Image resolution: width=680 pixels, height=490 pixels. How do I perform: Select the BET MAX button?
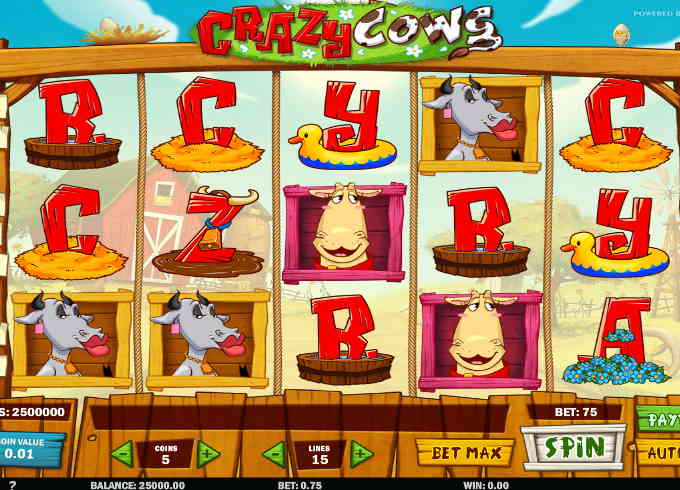point(464,453)
